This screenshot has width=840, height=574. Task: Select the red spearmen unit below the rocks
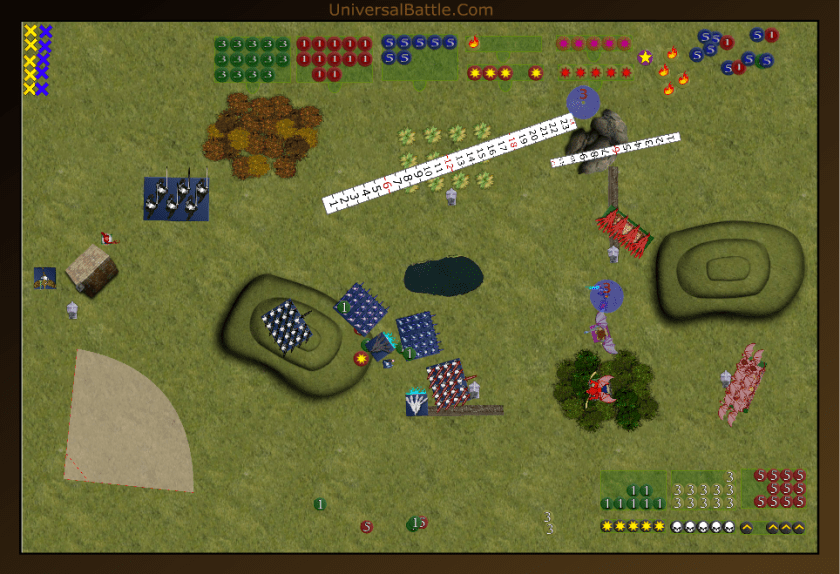[x=626, y=231]
